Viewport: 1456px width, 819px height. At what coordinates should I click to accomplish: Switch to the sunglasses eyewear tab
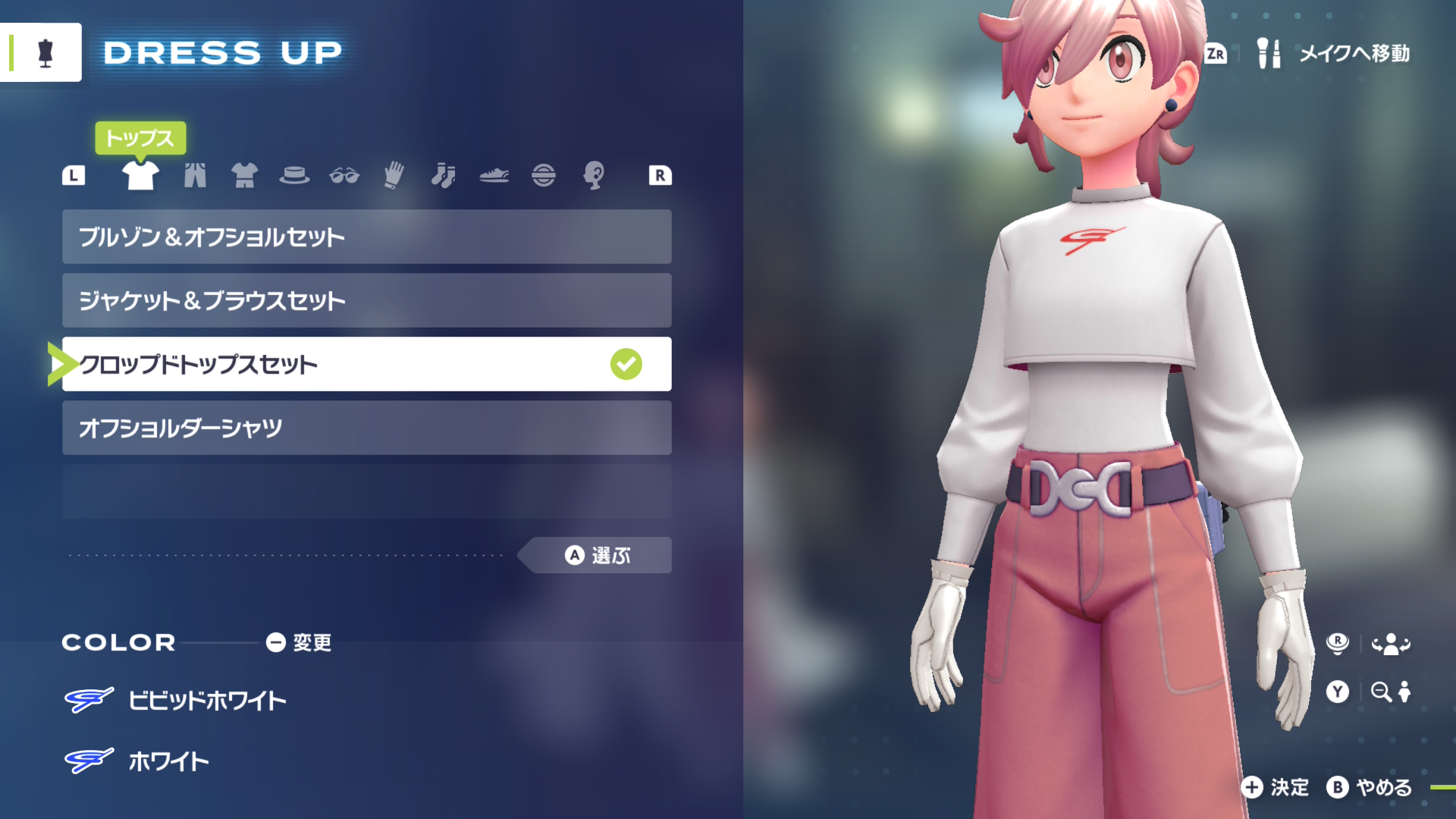point(344,175)
